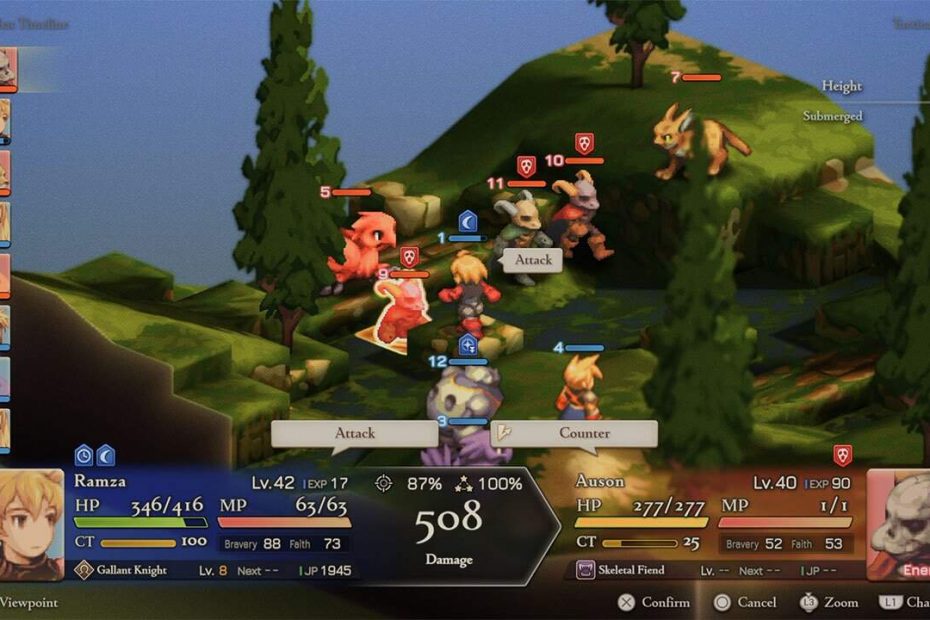Viewport: 930px width, 620px height.
Task: Click the Attack label above Ramza's panel
Action: (x=355, y=433)
